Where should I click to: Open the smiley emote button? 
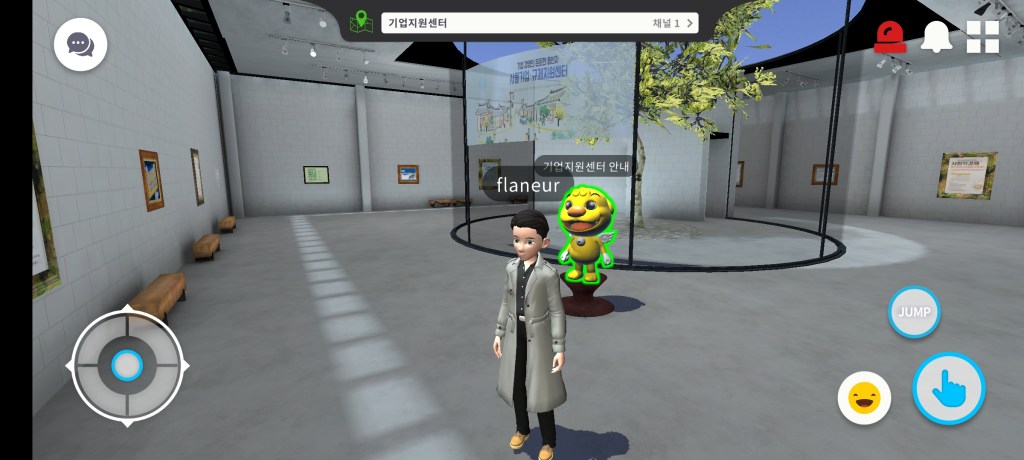pyautogui.click(x=864, y=398)
